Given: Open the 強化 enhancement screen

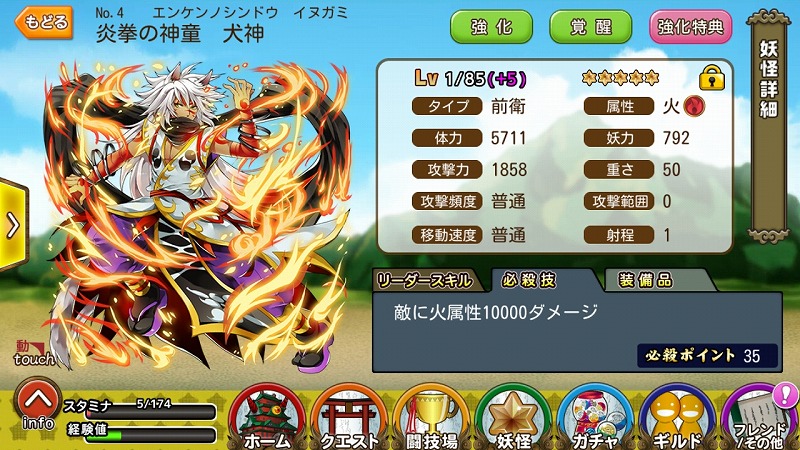Looking at the screenshot, I should pyautogui.click(x=491, y=26).
